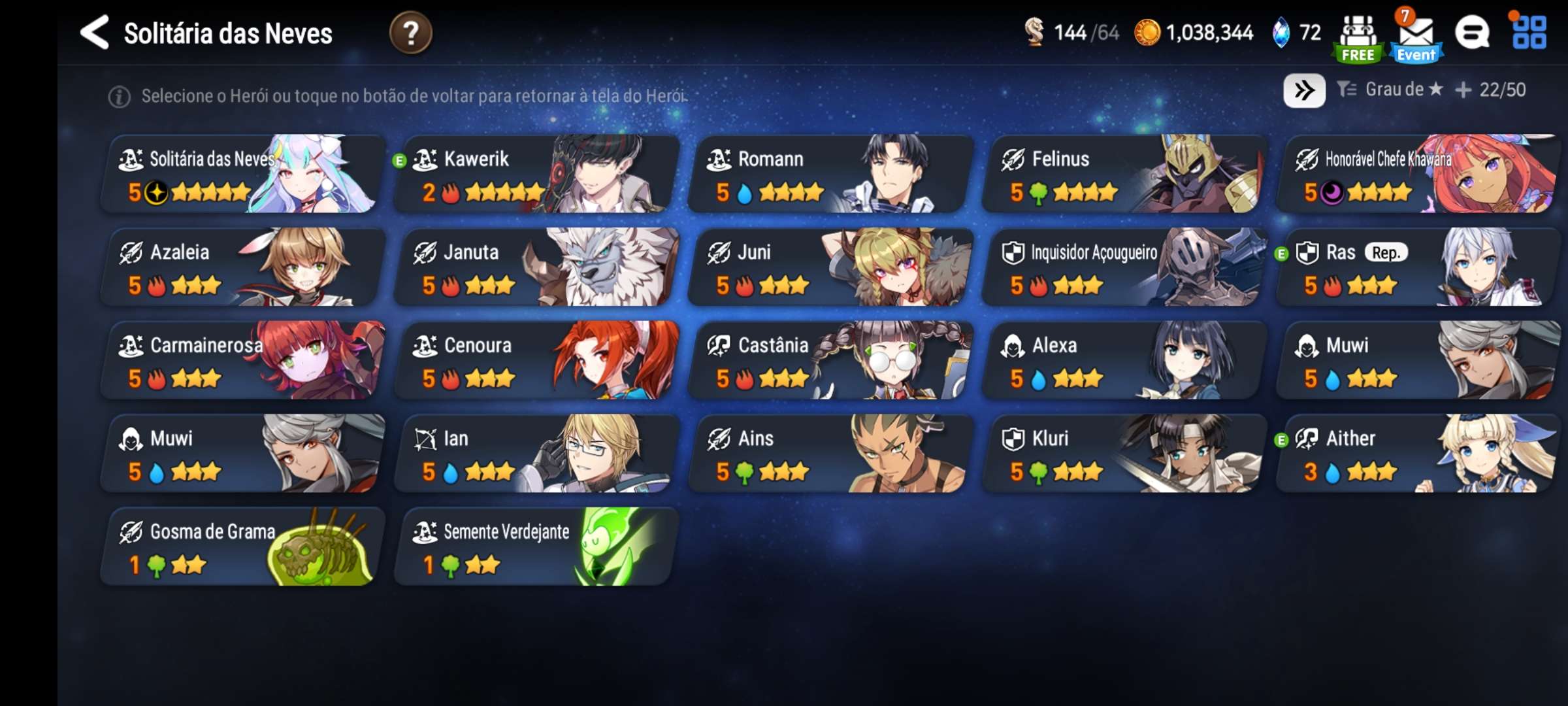
Task: Collapse the hero list with double-arrow button
Action: pyautogui.click(x=1304, y=90)
